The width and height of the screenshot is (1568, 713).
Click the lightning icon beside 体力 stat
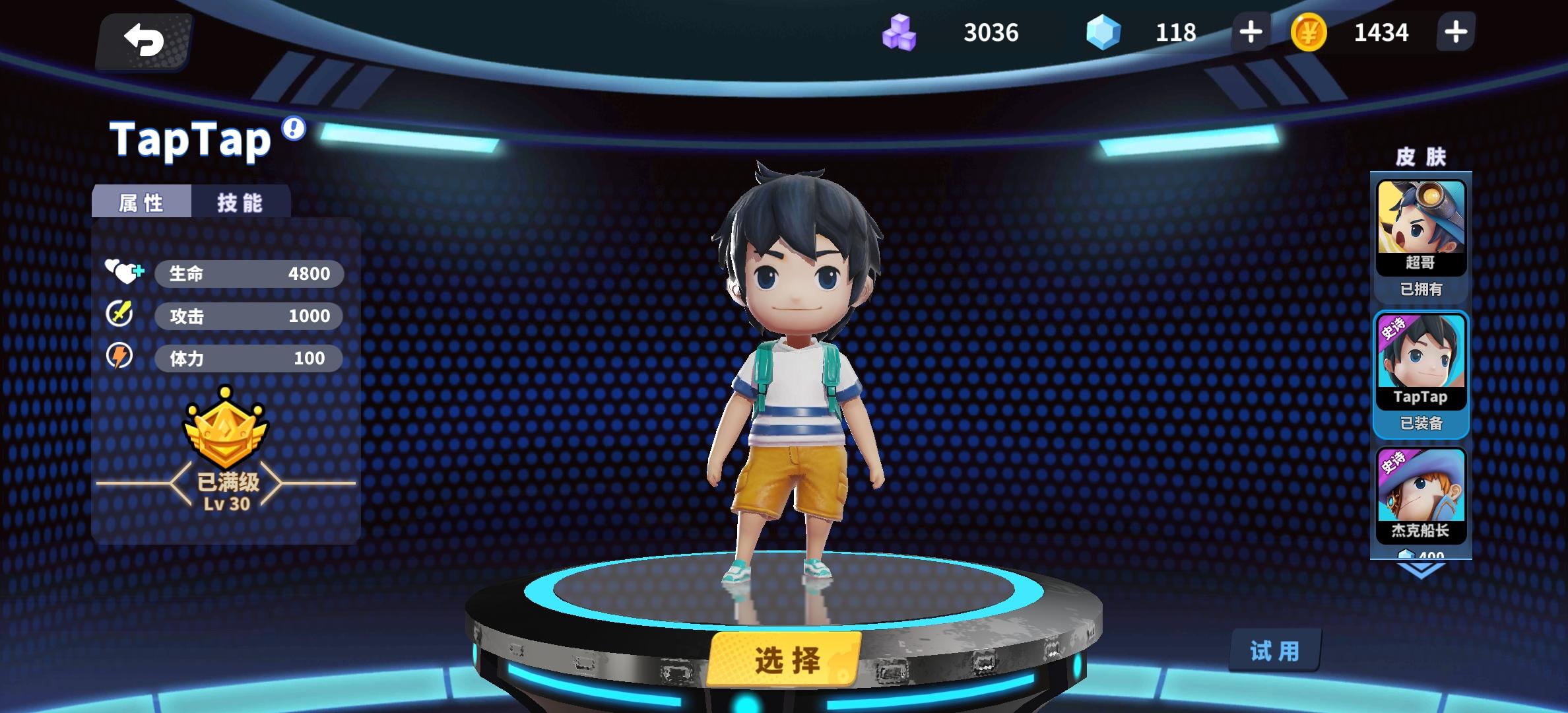click(x=119, y=357)
